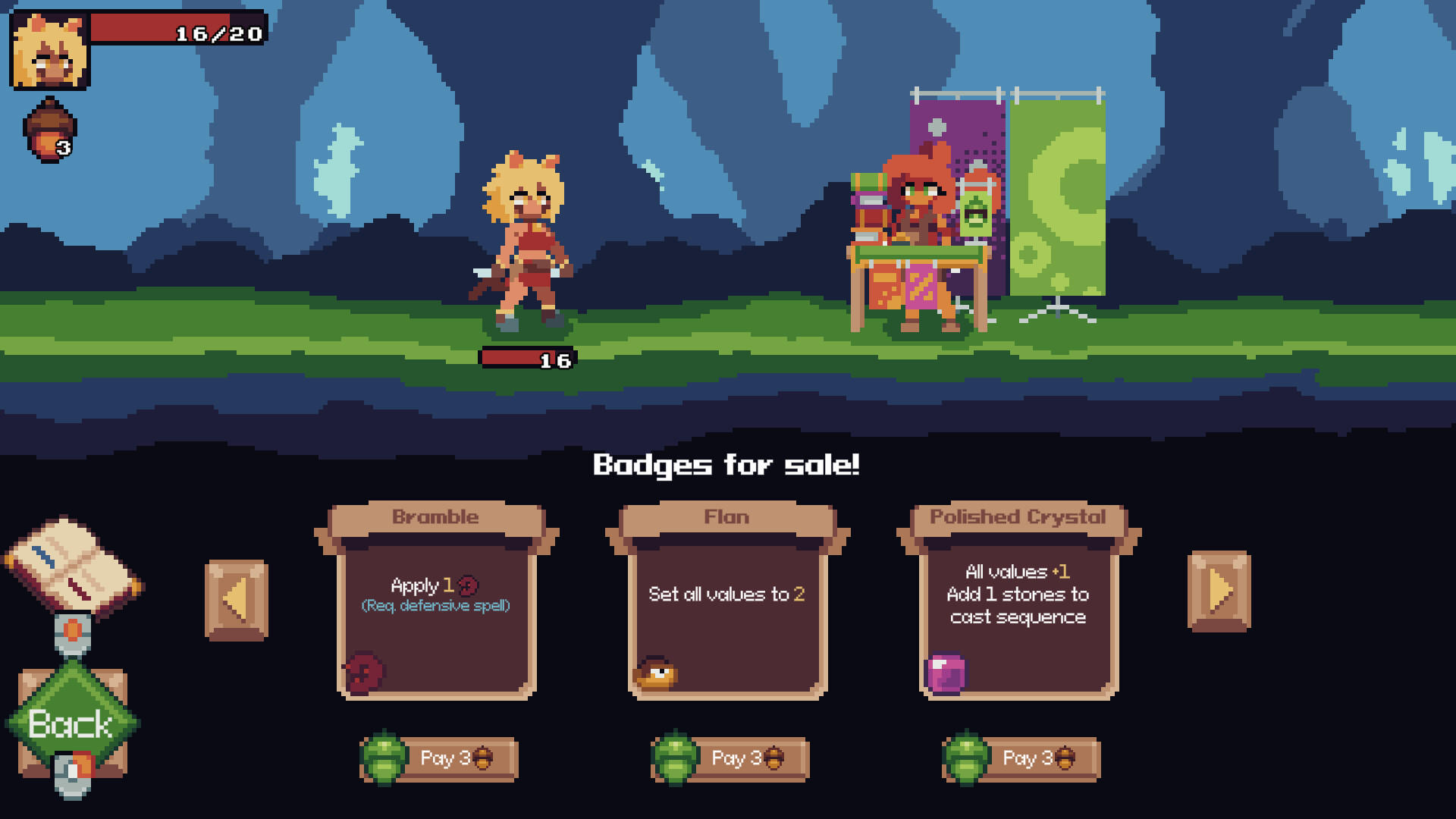Image resolution: width=1456 pixels, height=819 pixels.
Task: Select the potion flask below the Back button
Action: 72,770
